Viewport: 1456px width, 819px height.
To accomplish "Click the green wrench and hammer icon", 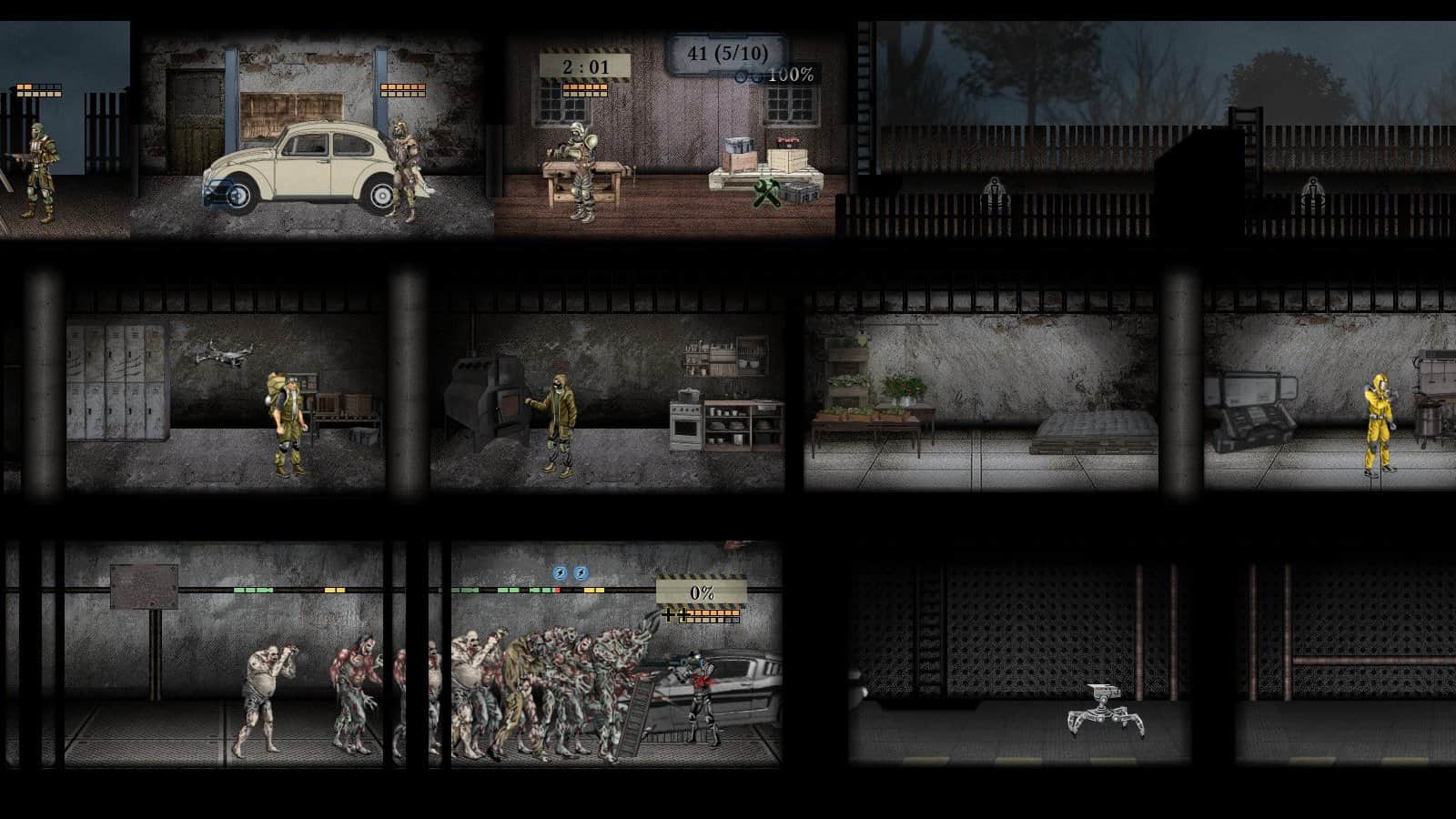I will point(768,193).
